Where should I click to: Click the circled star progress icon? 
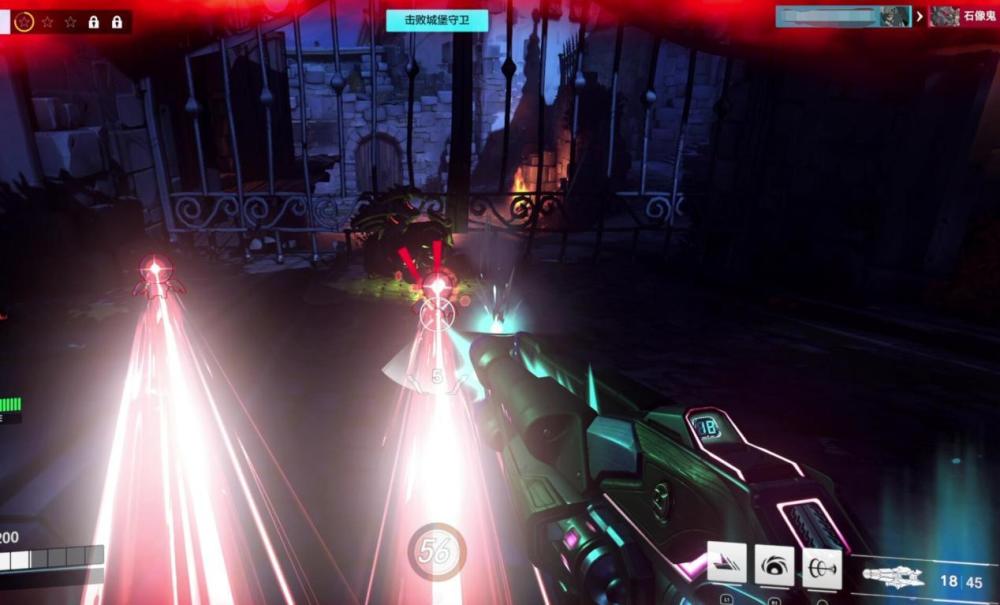click(x=25, y=21)
